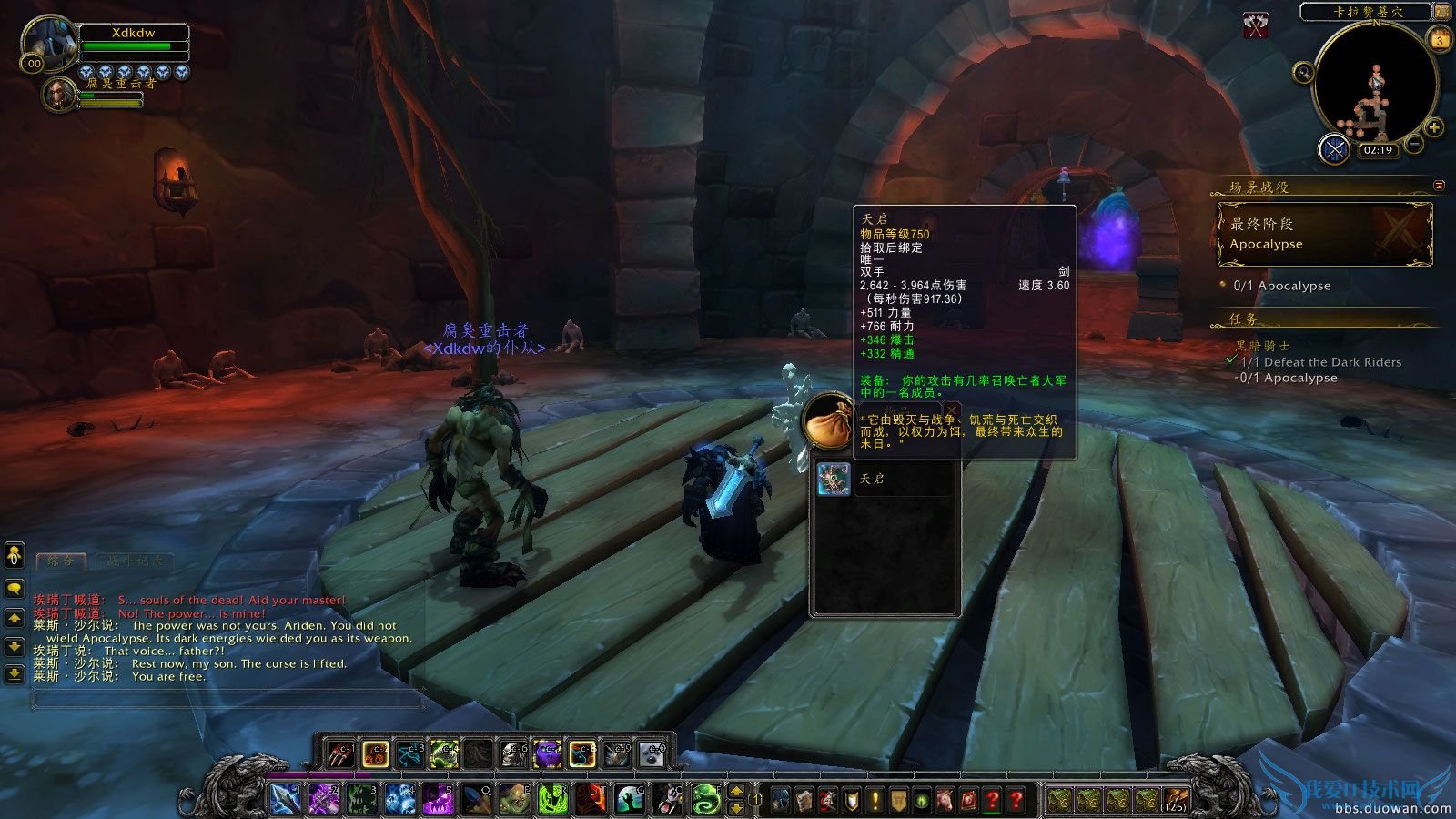1456x819 pixels.
Task: Zoom the minimap in using the plus control
Action: pyautogui.click(x=1432, y=127)
